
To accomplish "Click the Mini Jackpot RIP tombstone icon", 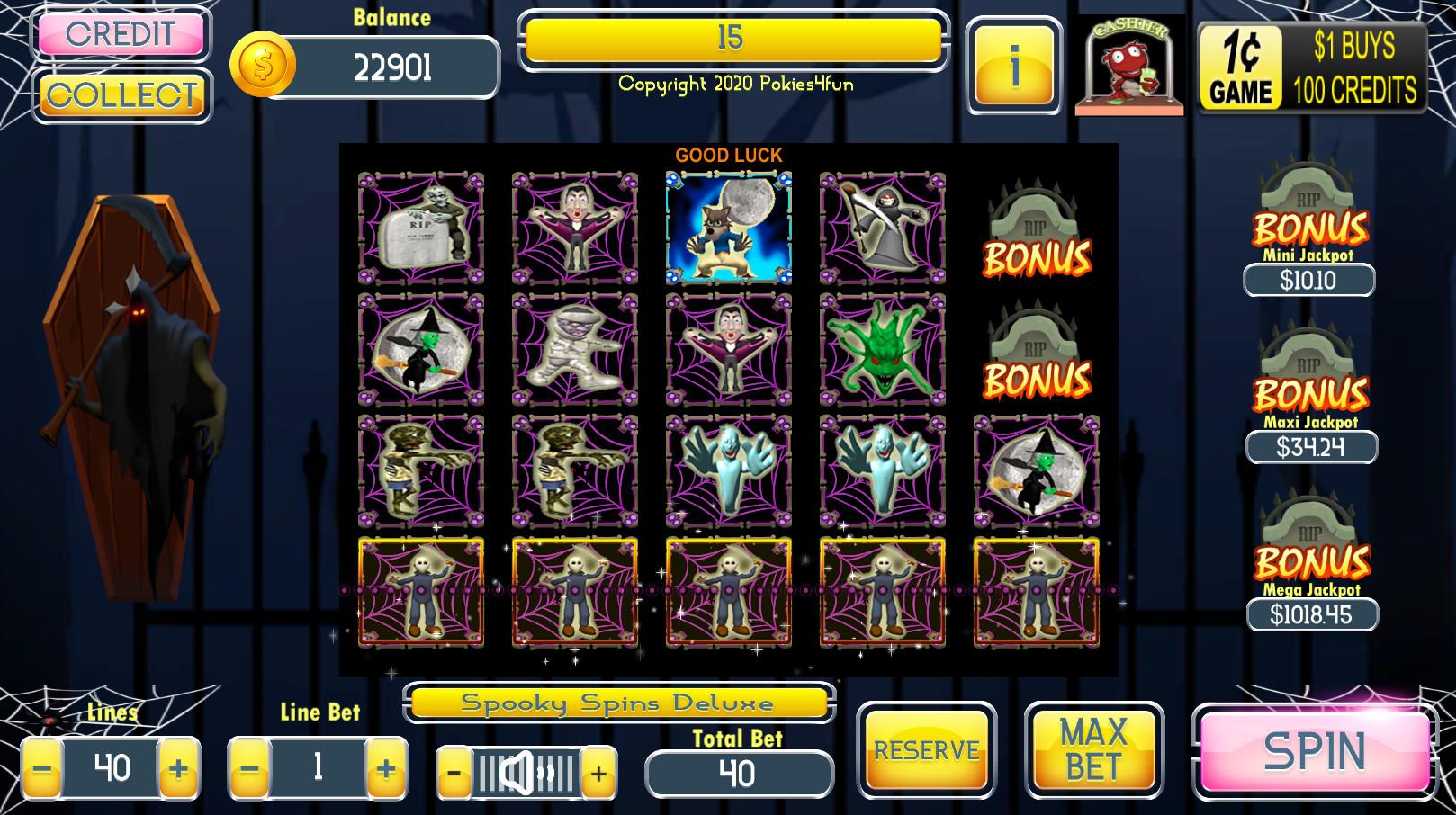I will pyautogui.click(x=1310, y=200).
